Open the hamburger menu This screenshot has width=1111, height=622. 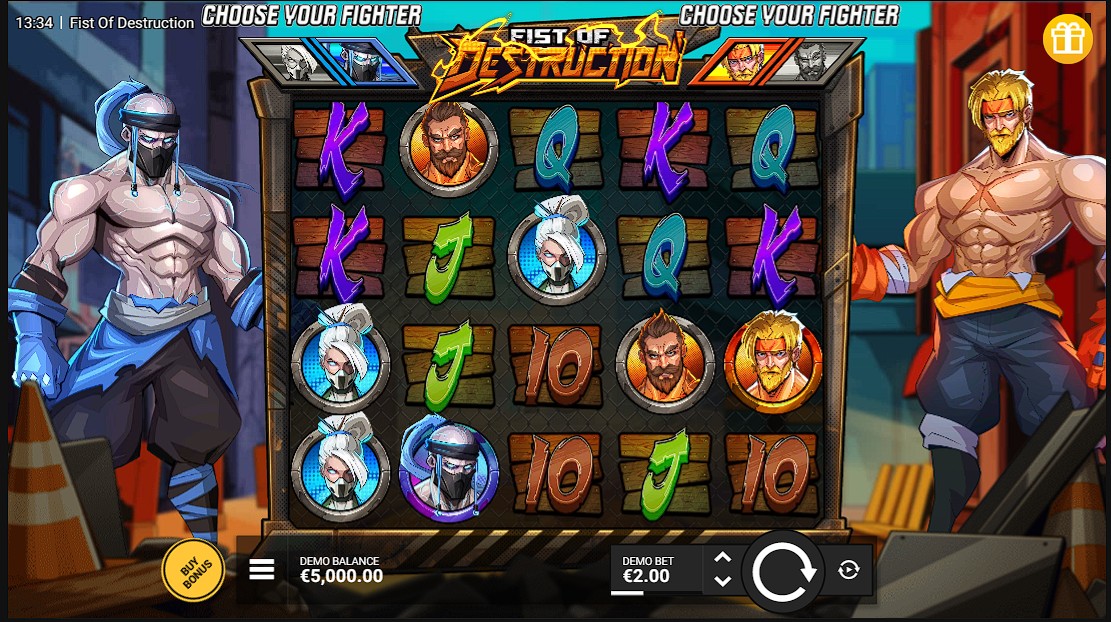tap(262, 569)
